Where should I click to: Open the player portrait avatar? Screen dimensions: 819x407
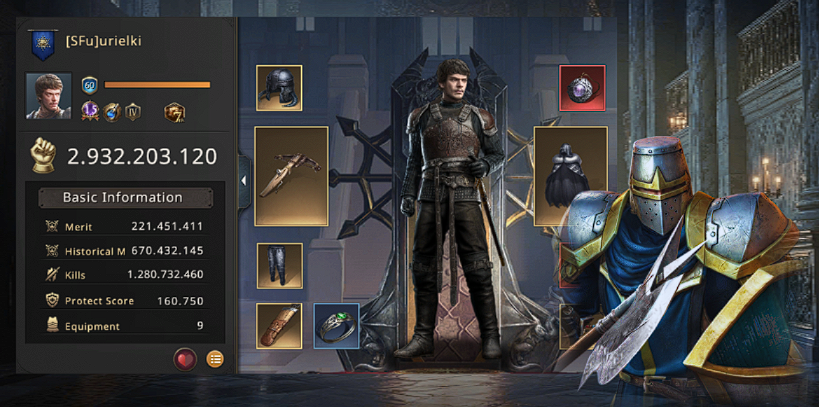48,96
